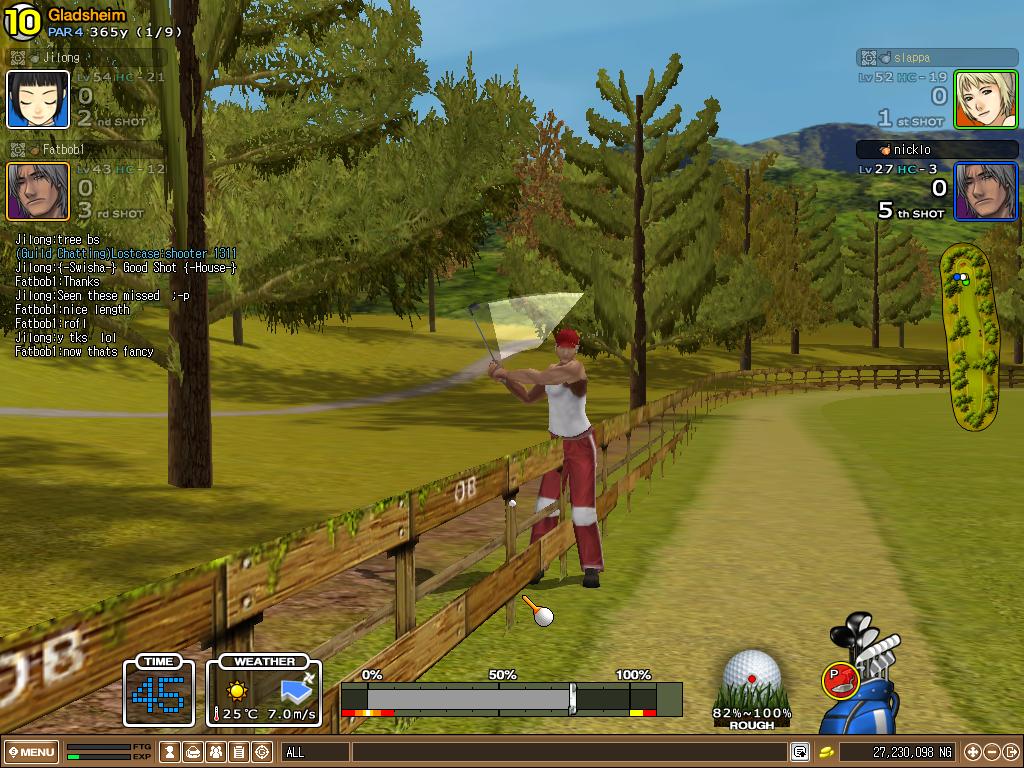Open the MENU button
Image resolution: width=1024 pixels, height=768 pixels.
(x=31, y=752)
